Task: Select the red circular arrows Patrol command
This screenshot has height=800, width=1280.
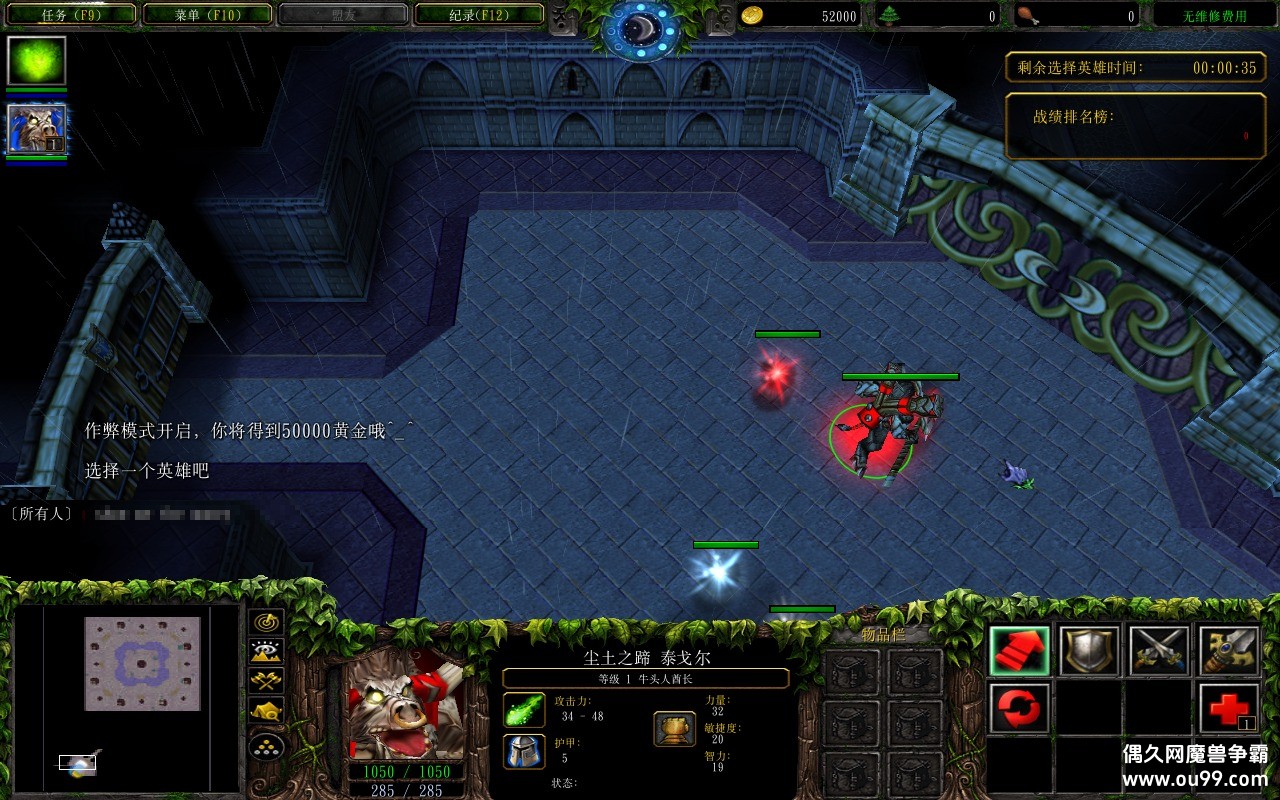Action: click(x=1020, y=709)
